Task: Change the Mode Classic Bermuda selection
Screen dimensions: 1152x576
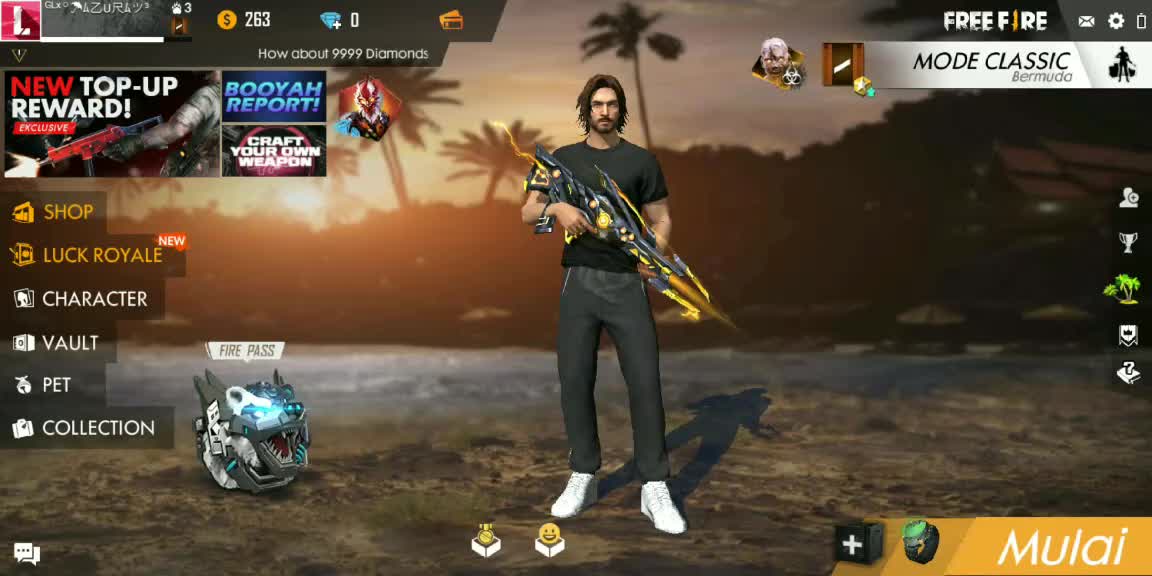Action: 990,66
